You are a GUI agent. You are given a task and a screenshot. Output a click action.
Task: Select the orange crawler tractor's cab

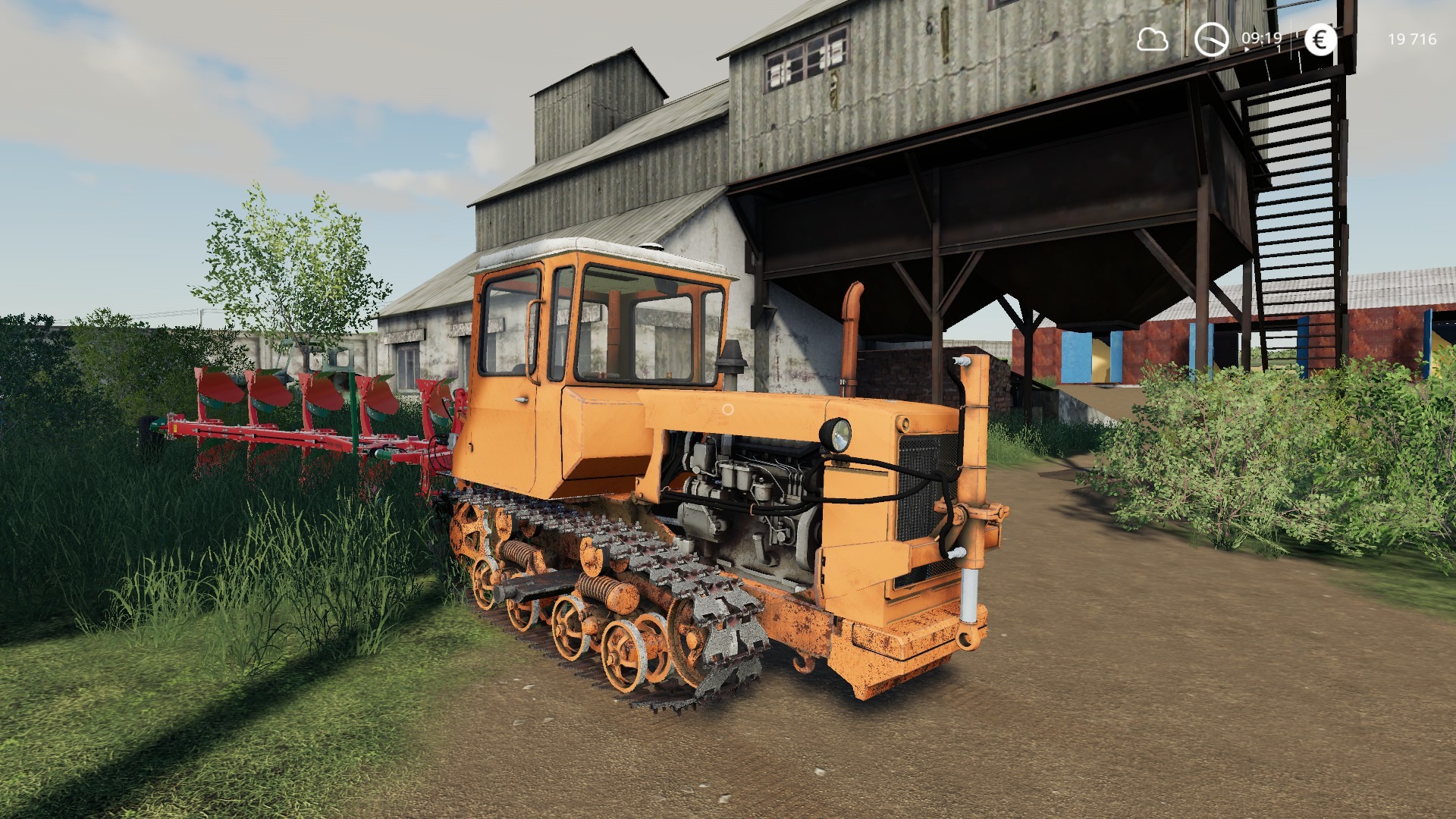(599, 334)
